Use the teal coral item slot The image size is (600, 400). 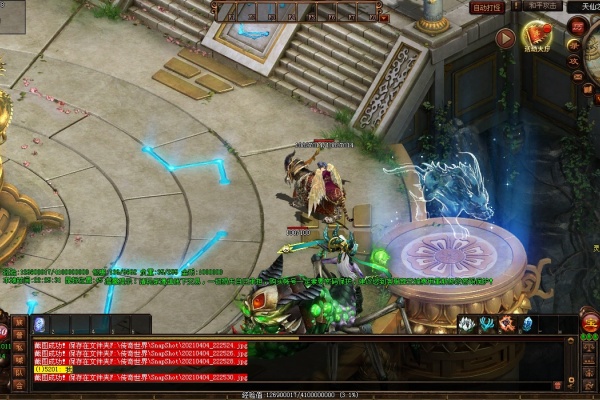pyautogui.click(x=487, y=324)
